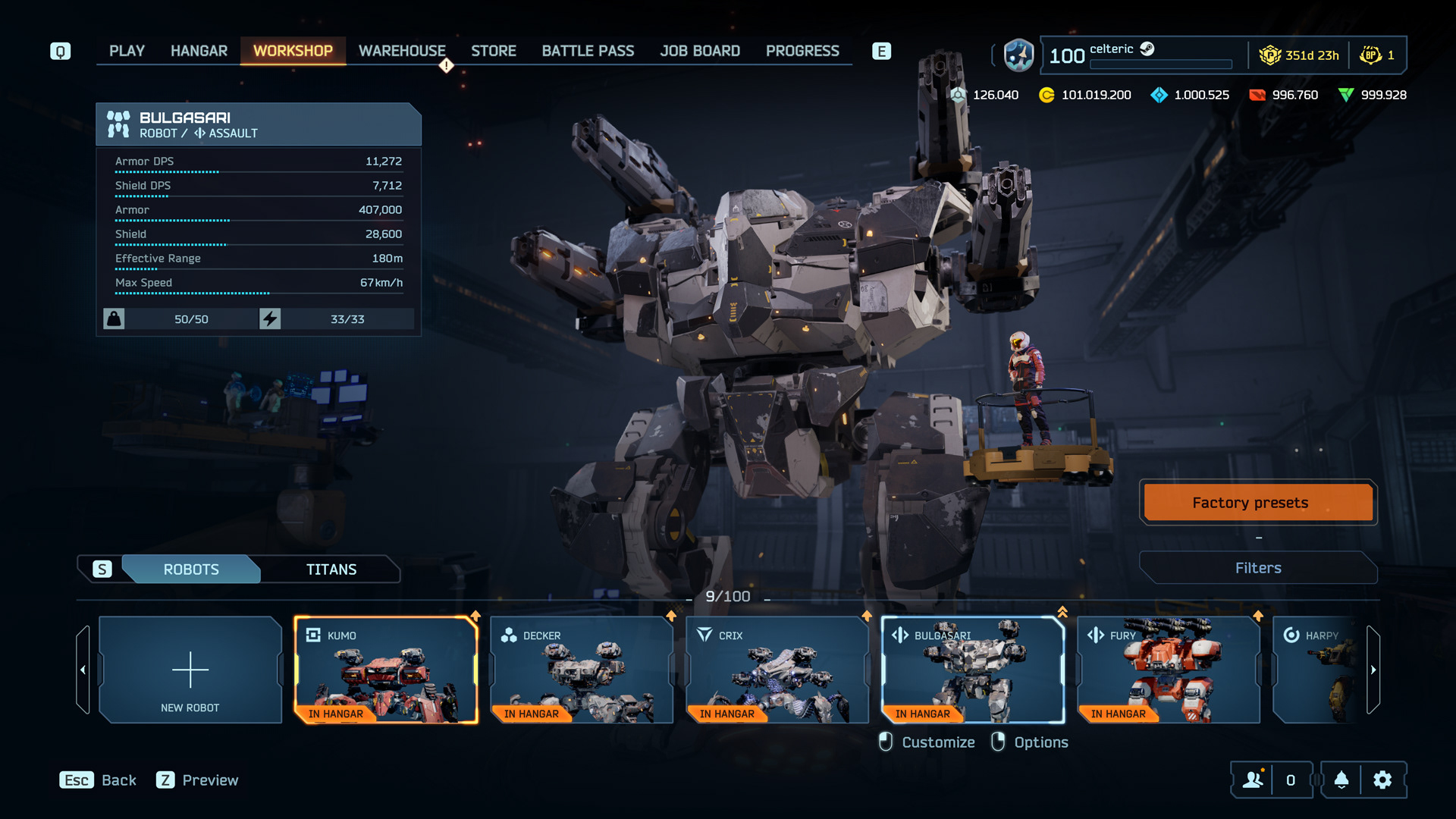Open the Filters panel
The image size is (1456, 819).
click(x=1258, y=568)
